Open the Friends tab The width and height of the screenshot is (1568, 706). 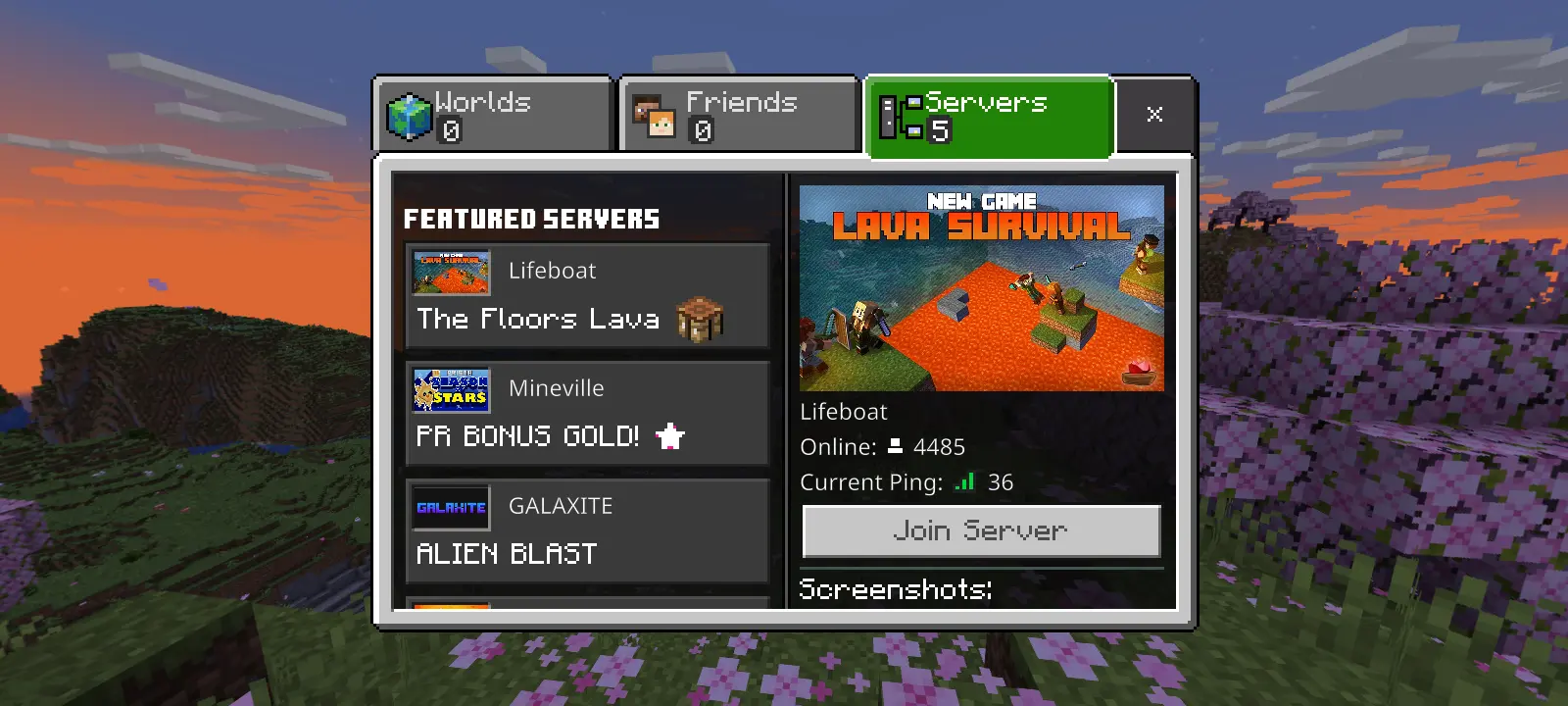click(740, 113)
